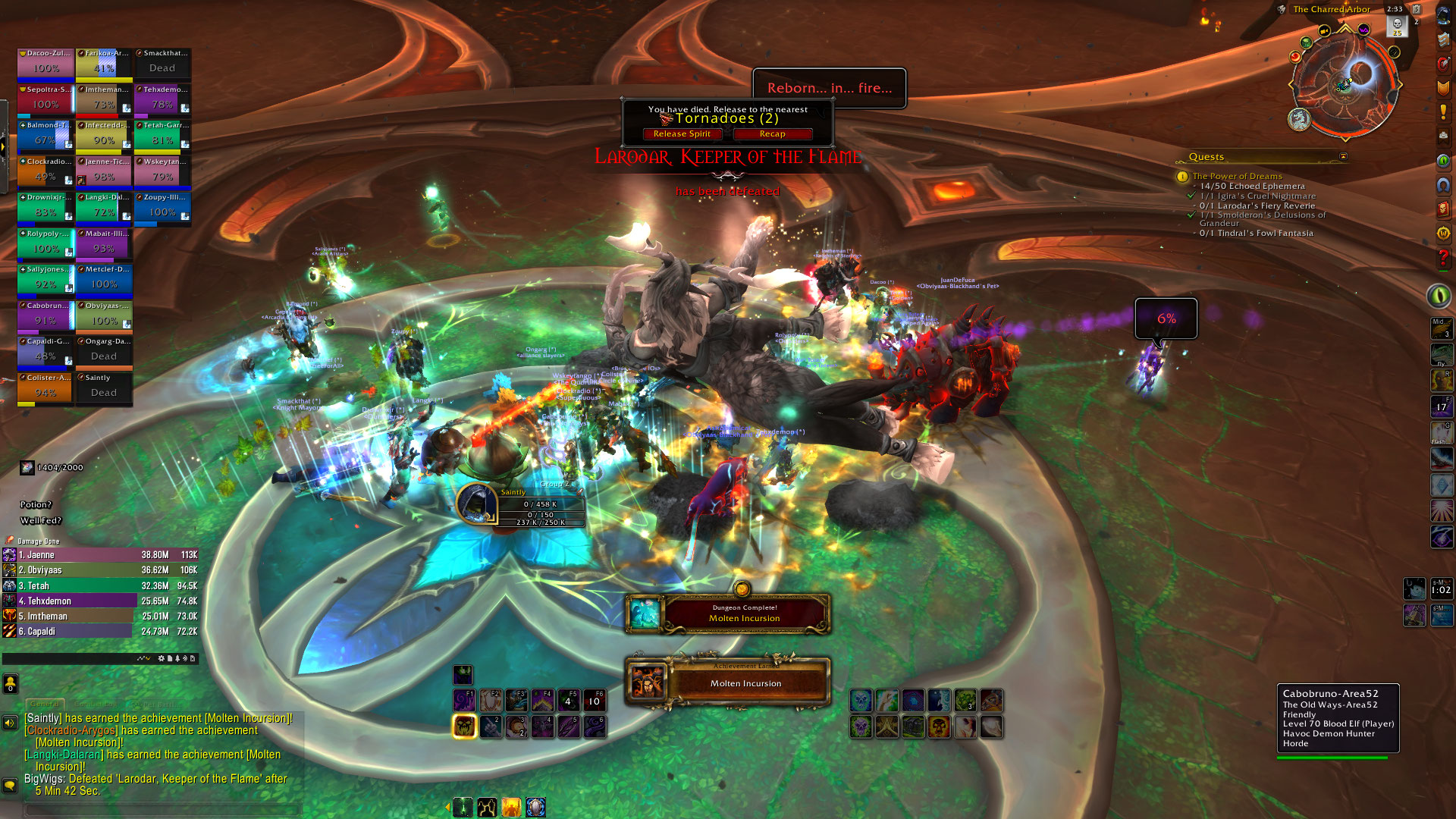
Task: Open the damage meter settings gear
Action: (161, 658)
